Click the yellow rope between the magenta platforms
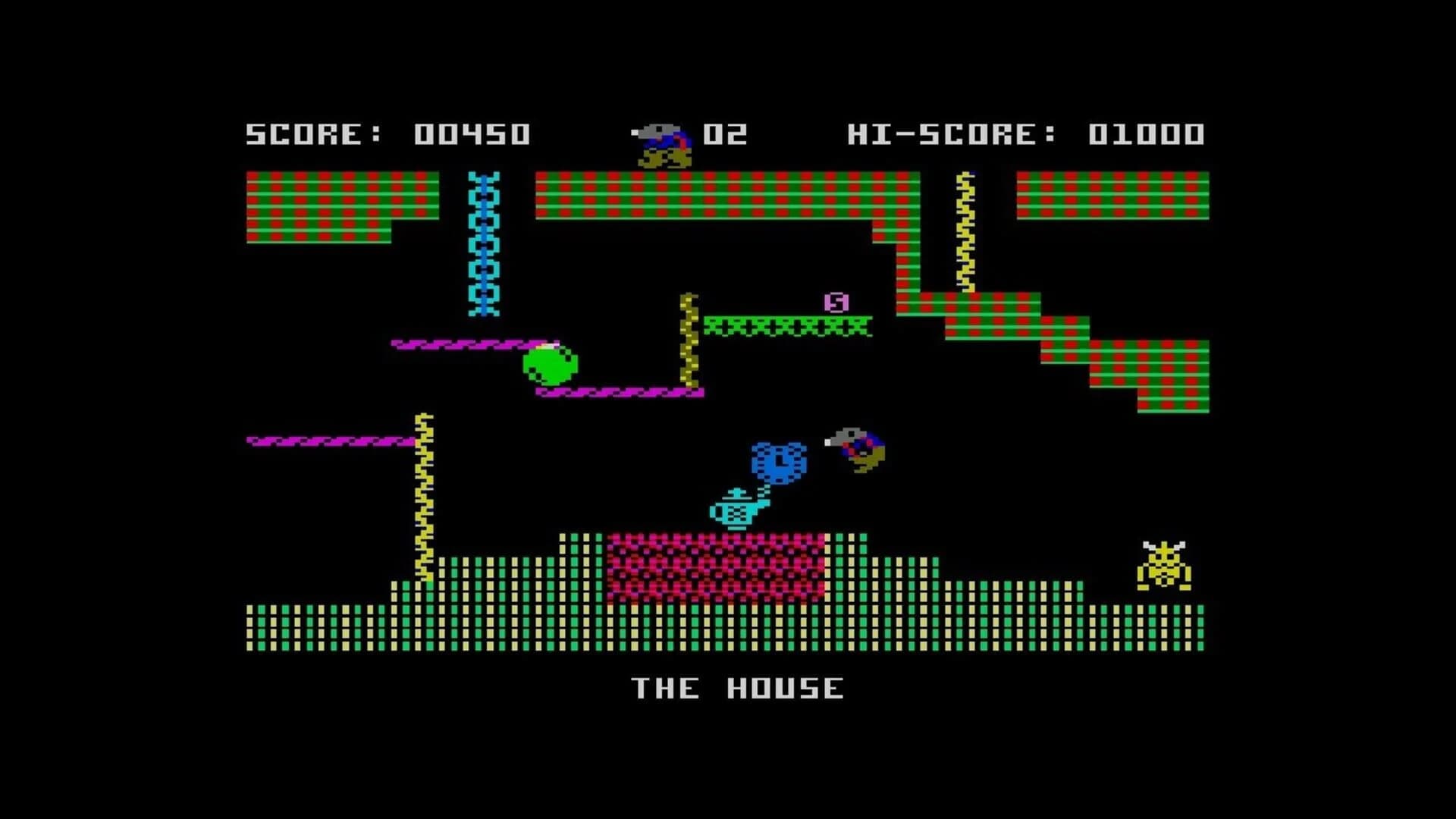Screen dimensions: 1456x819 pyautogui.click(x=425, y=493)
